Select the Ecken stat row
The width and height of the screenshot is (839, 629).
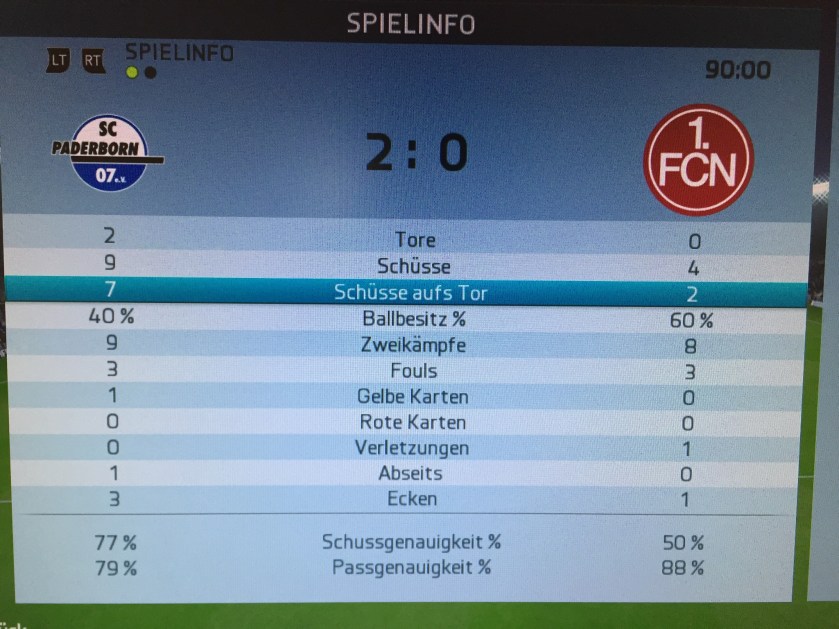click(x=414, y=499)
